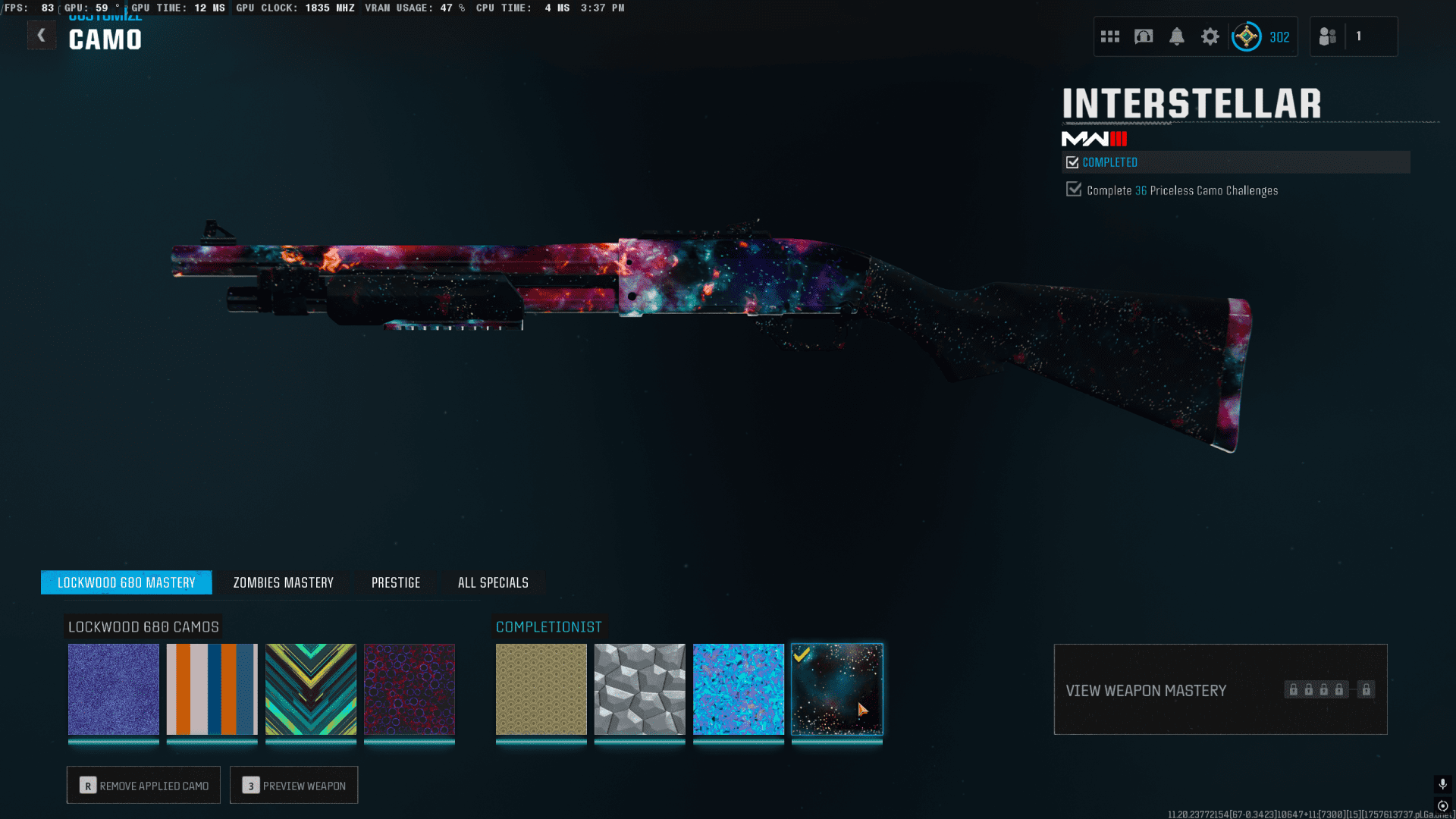Open the player rank emblem profile
The image size is (1456, 819).
(1247, 36)
